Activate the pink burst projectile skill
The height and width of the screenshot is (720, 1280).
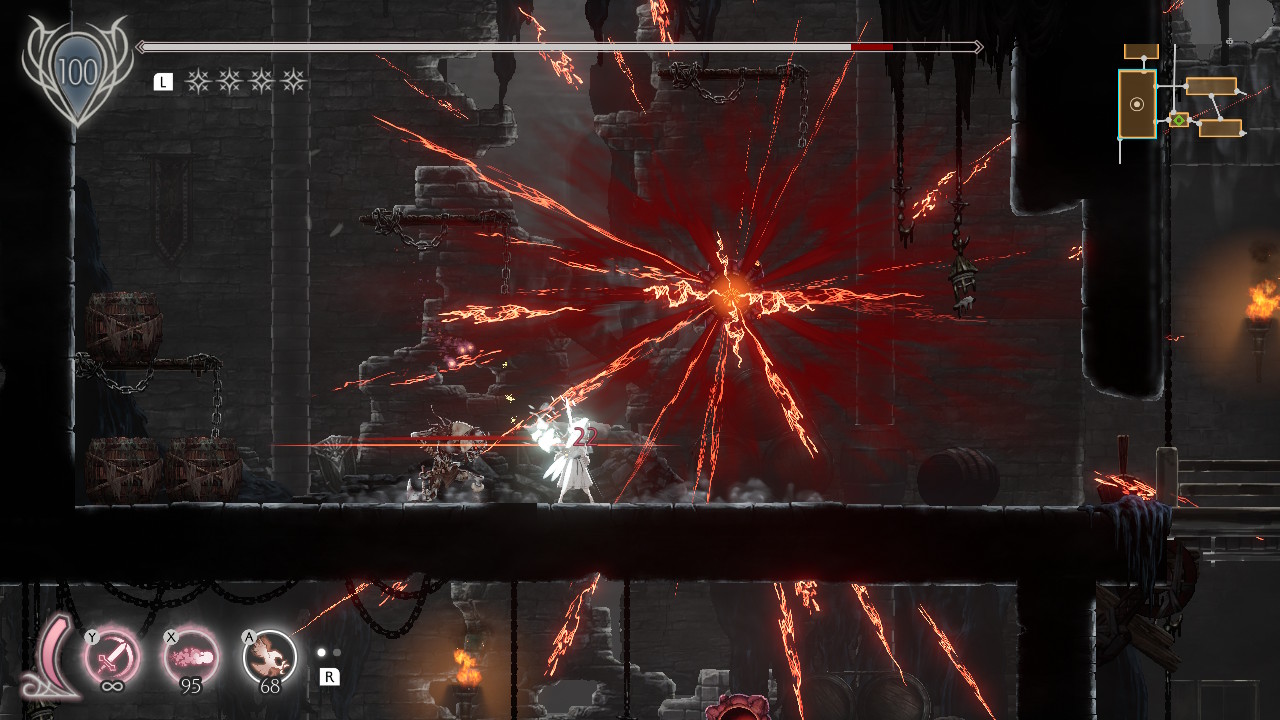point(190,656)
